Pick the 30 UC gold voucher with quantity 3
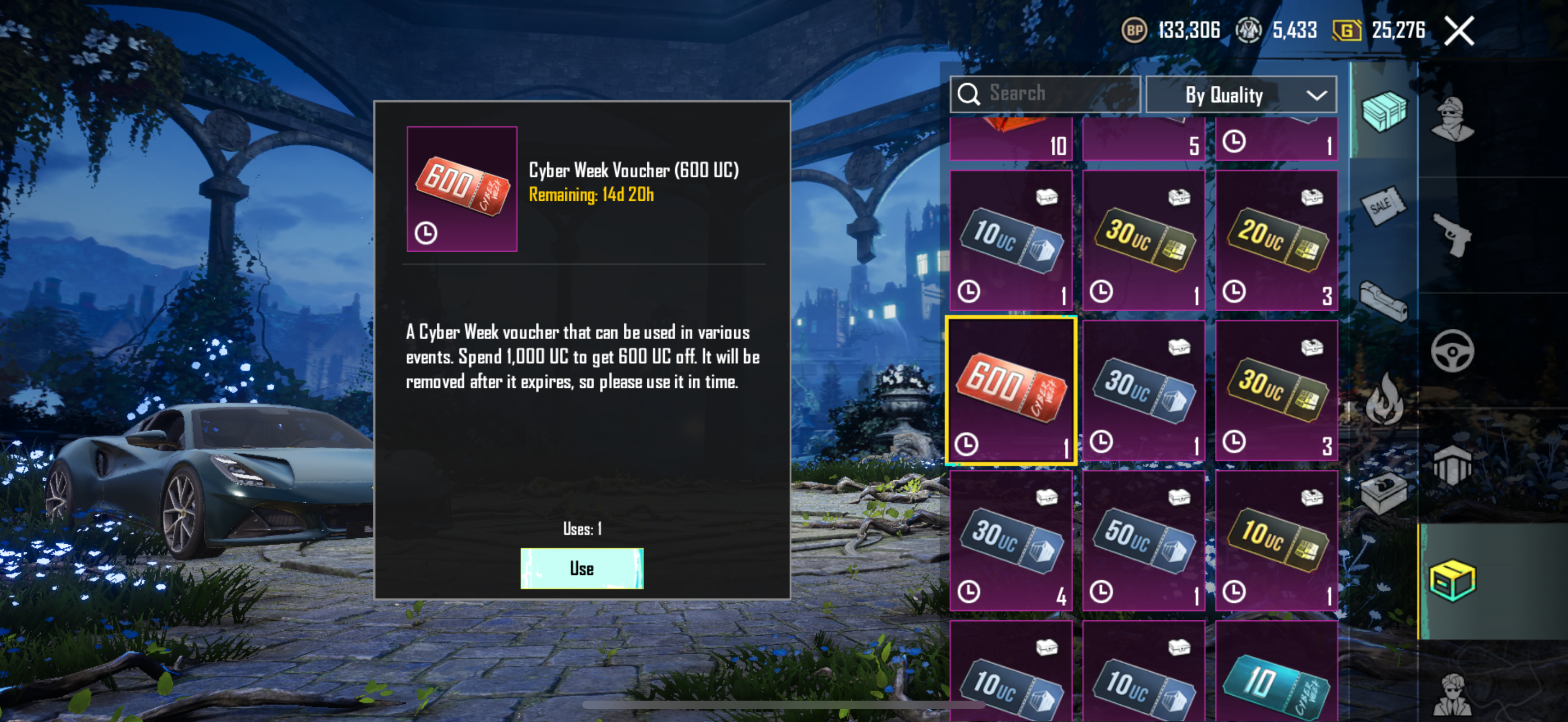 click(1276, 390)
